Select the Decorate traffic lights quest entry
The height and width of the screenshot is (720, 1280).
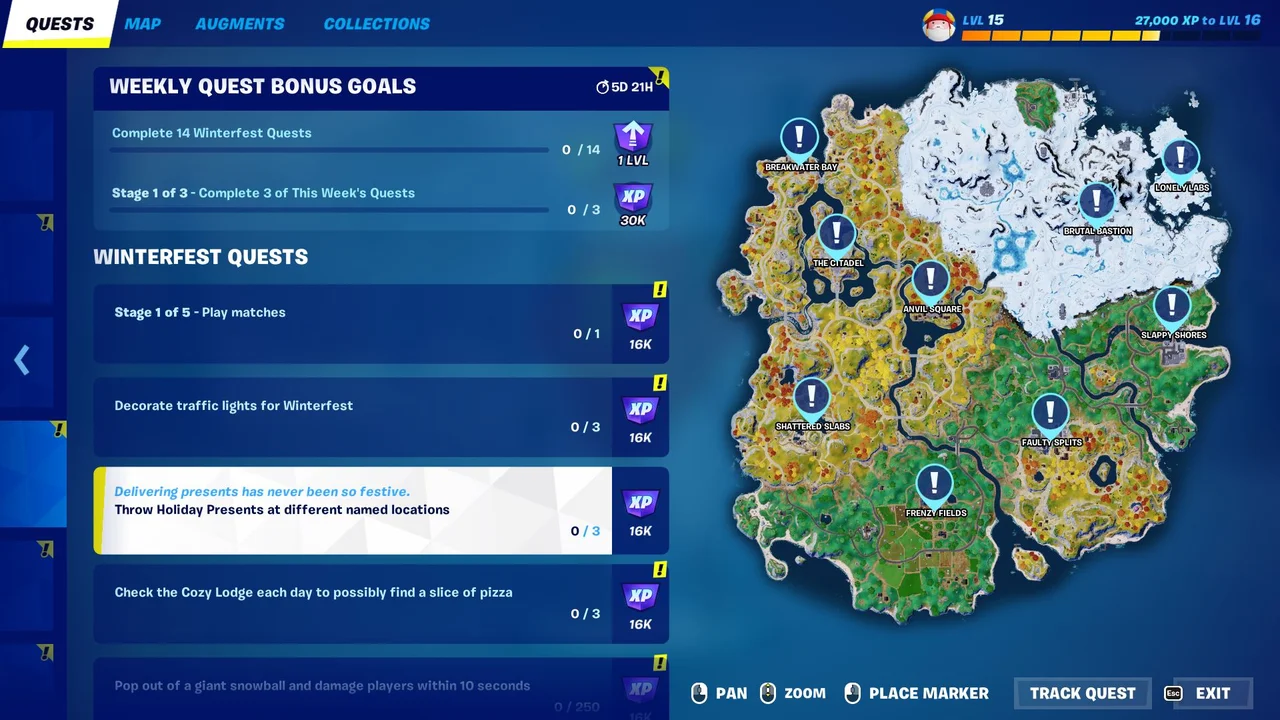click(350, 415)
